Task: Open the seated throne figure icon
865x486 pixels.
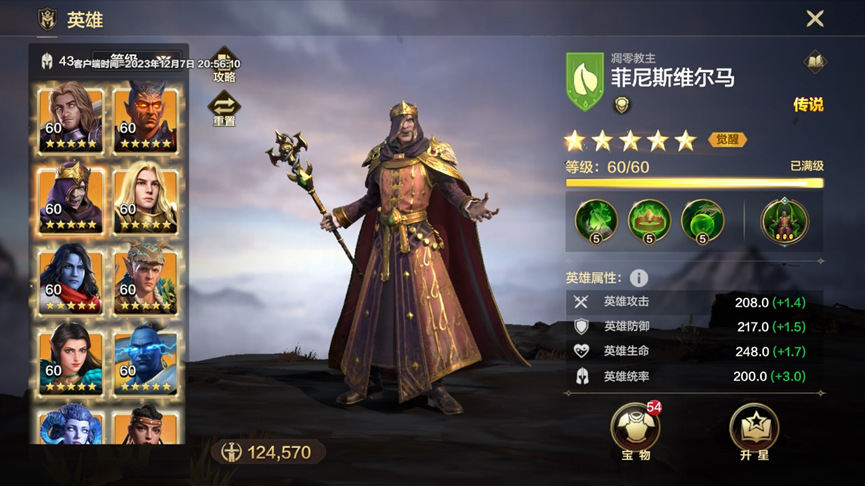Action: (784, 220)
